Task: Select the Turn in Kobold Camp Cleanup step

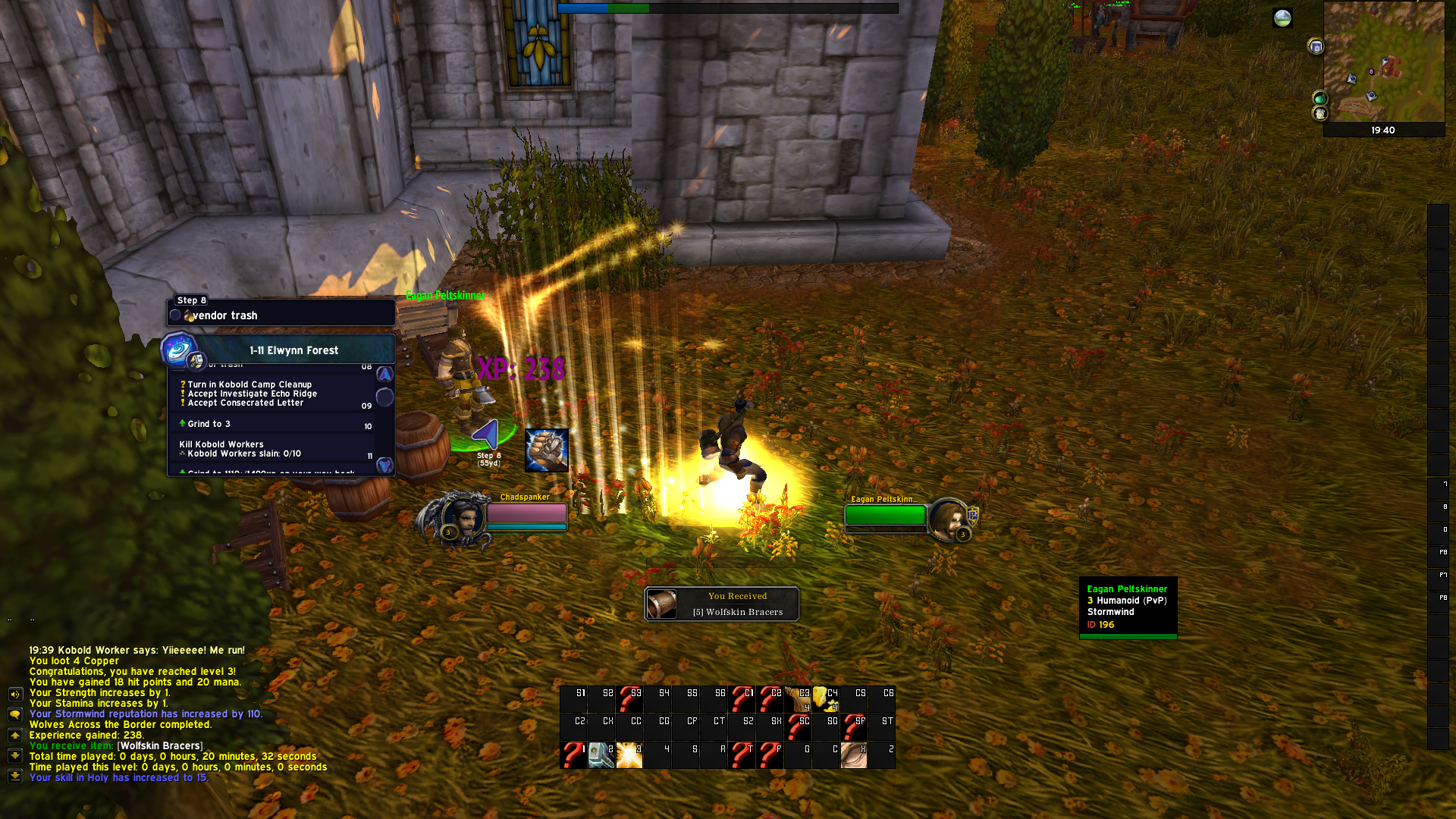Action: [249, 384]
